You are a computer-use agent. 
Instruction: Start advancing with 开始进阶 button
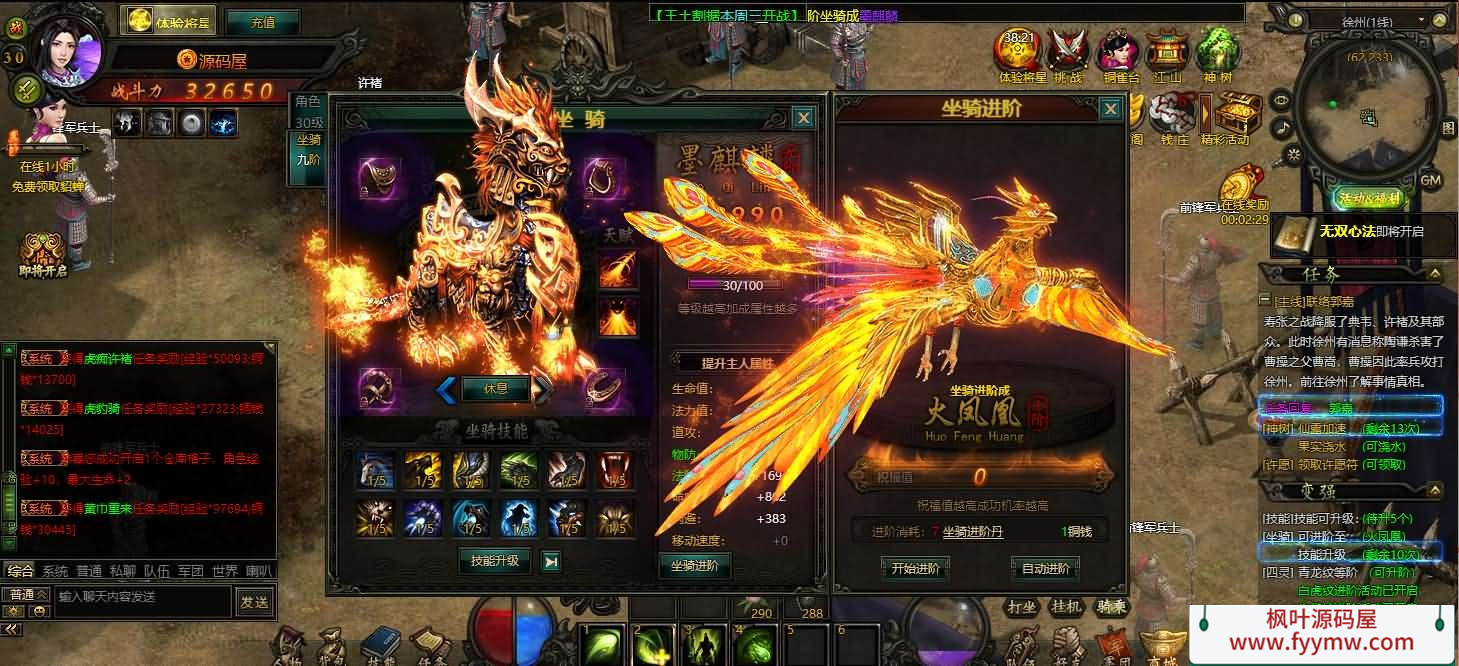915,569
